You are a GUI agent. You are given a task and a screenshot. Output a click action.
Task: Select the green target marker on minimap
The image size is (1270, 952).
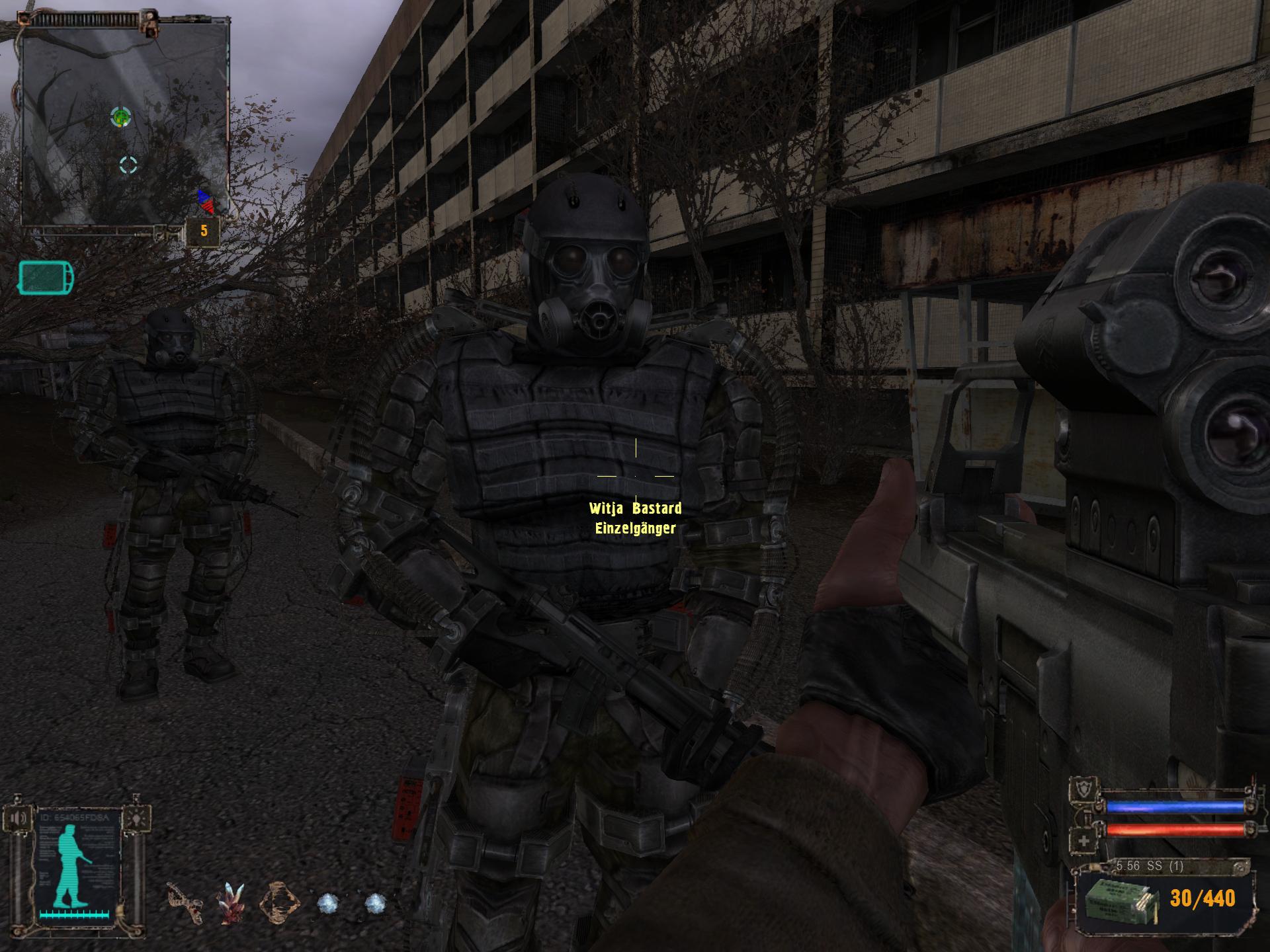coord(120,118)
